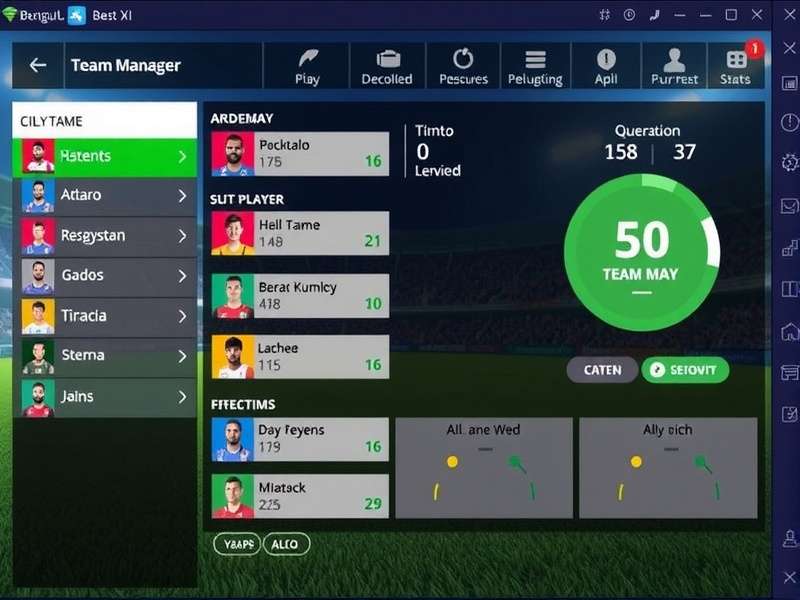Viewport: 800px width, 600px height.
Task: Click the ALLO pill button
Action: (285, 544)
